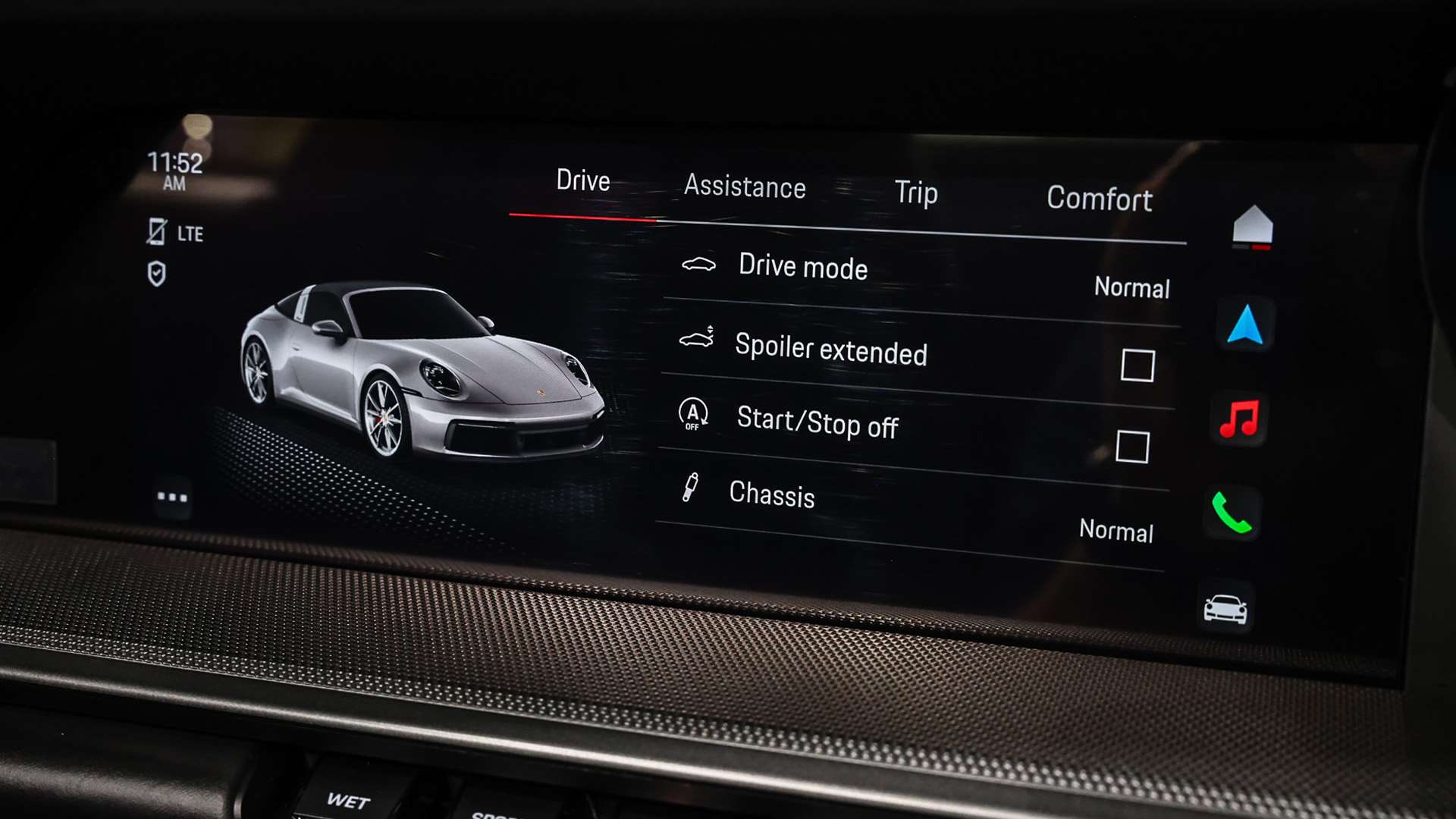Open the three-dot more options button
The width and height of the screenshot is (1456, 819).
[x=172, y=497]
